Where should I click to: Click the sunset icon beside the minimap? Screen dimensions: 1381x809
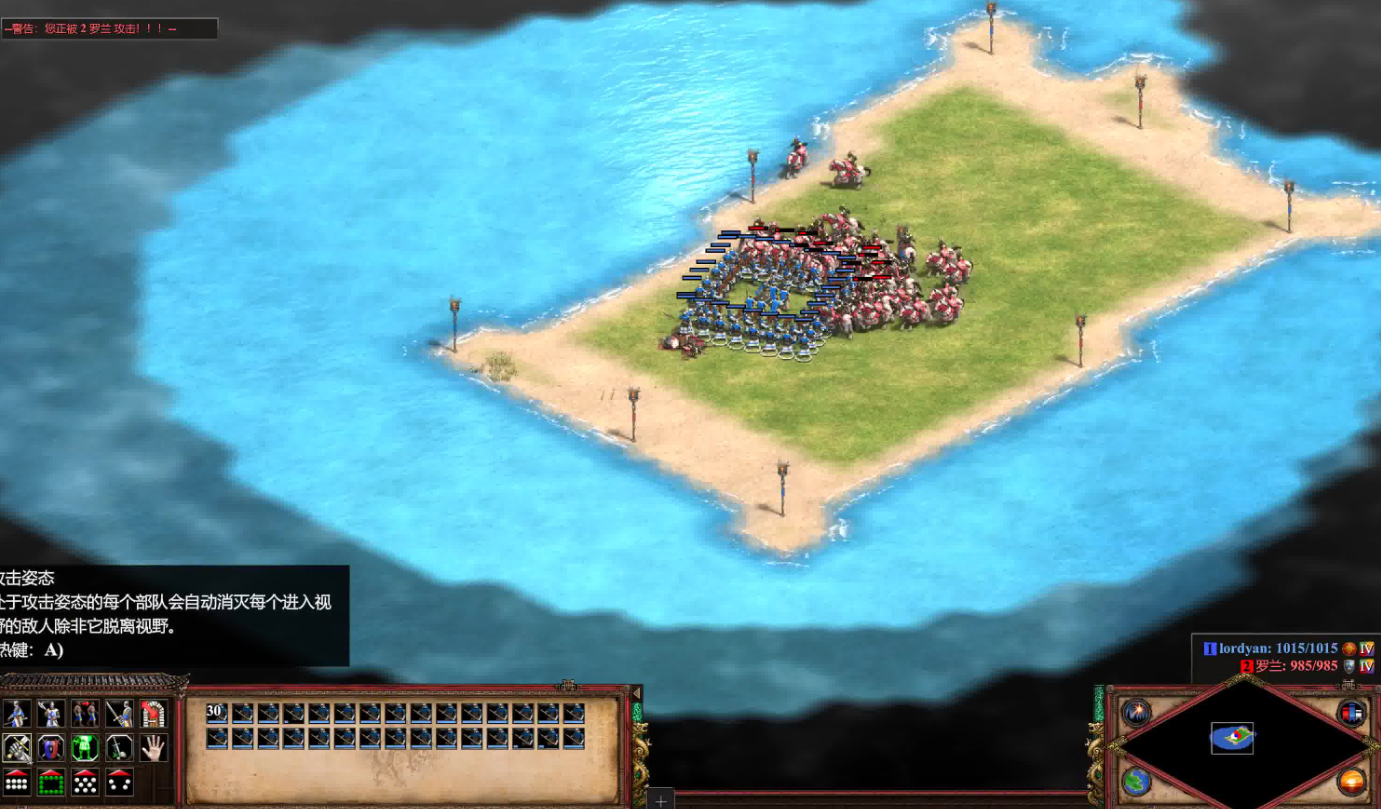click(1351, 781)
